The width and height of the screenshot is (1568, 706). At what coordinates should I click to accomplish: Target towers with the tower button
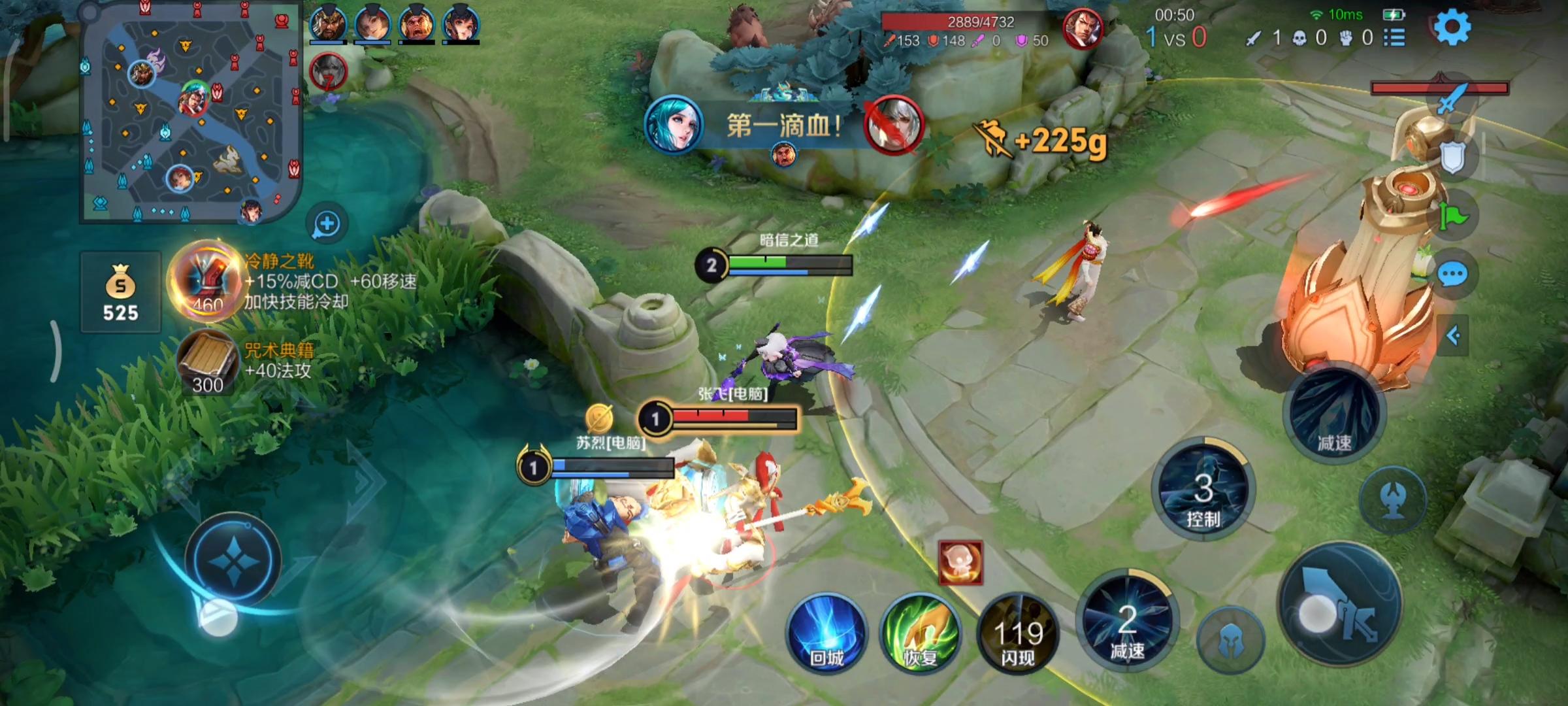pos(1392,500)
